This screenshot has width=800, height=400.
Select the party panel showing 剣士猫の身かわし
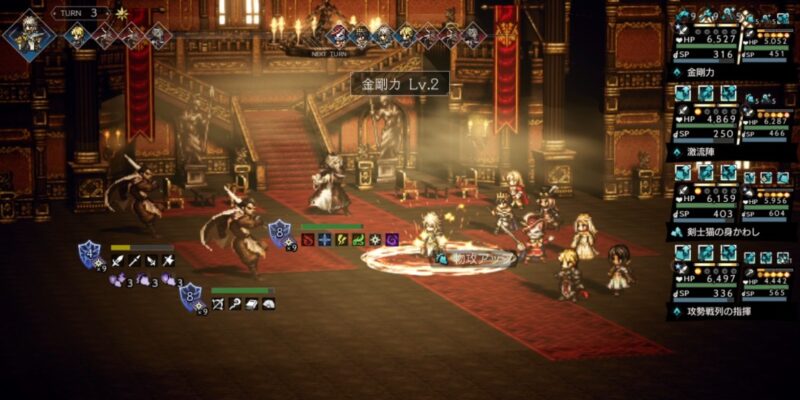(732, 198)
